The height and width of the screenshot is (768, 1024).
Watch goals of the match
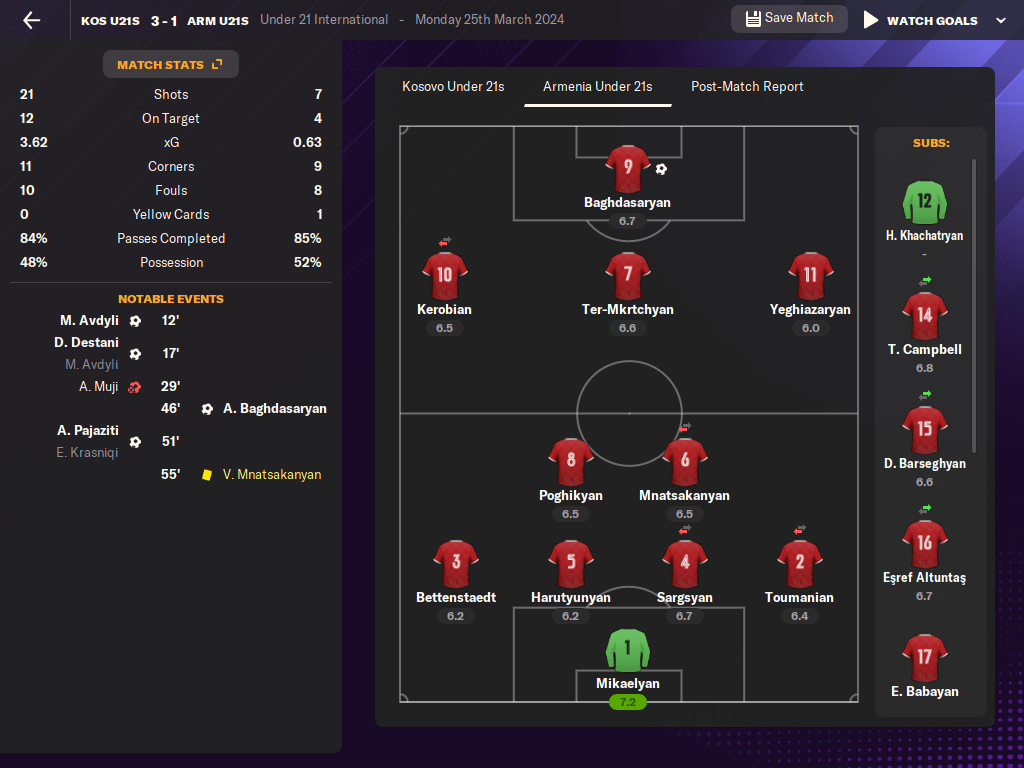coord(920,20)
